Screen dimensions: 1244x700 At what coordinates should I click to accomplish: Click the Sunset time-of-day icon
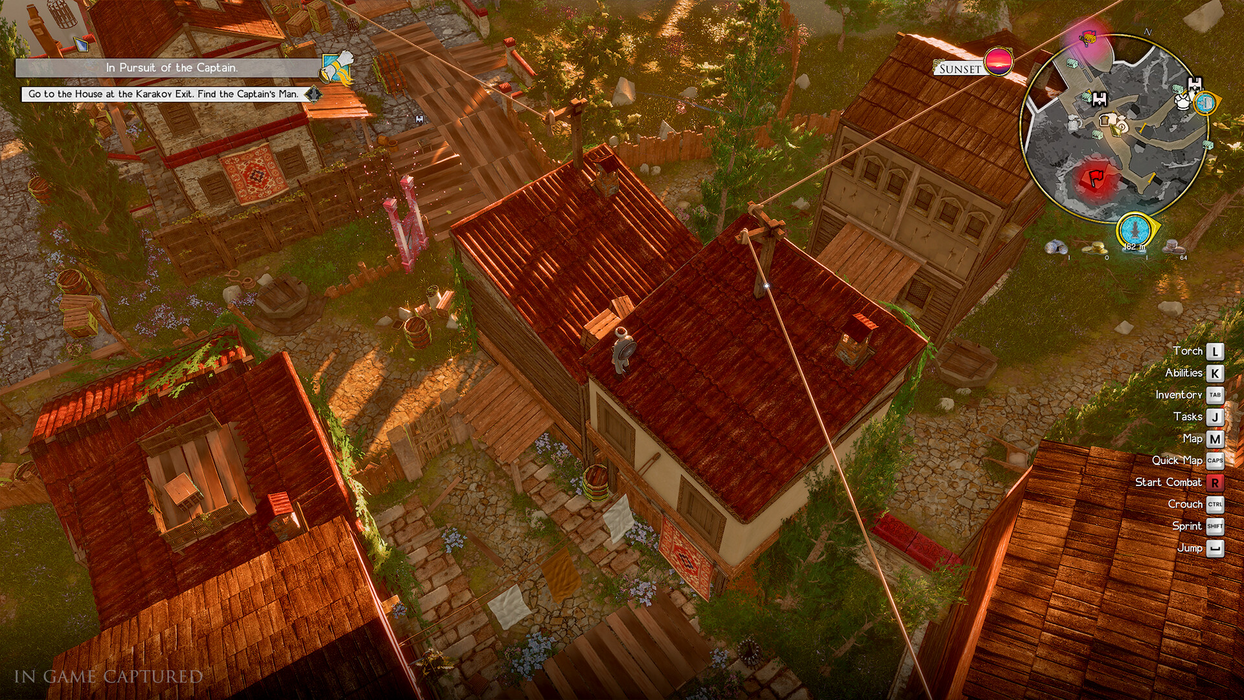997,63
